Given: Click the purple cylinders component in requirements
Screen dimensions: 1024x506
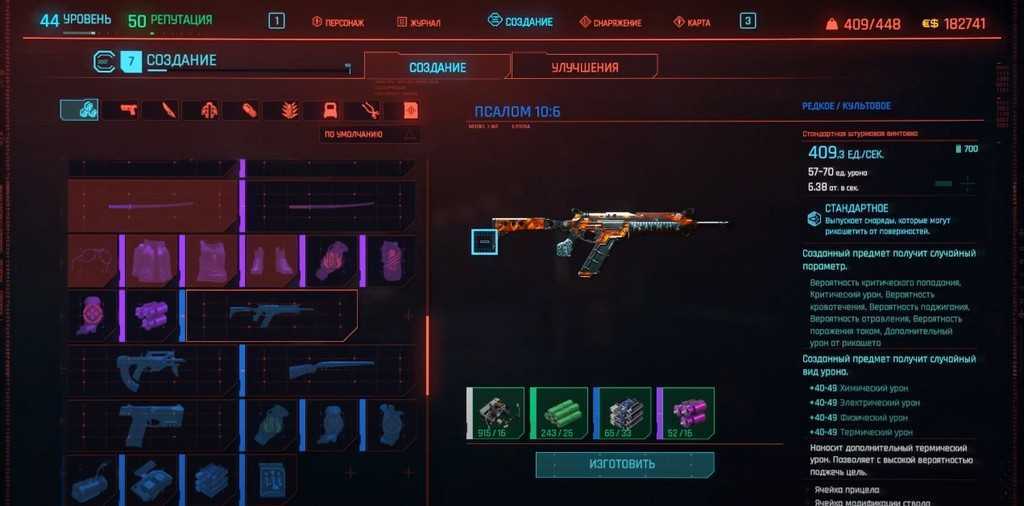Looking at the screenshot, I should (685, 414).
